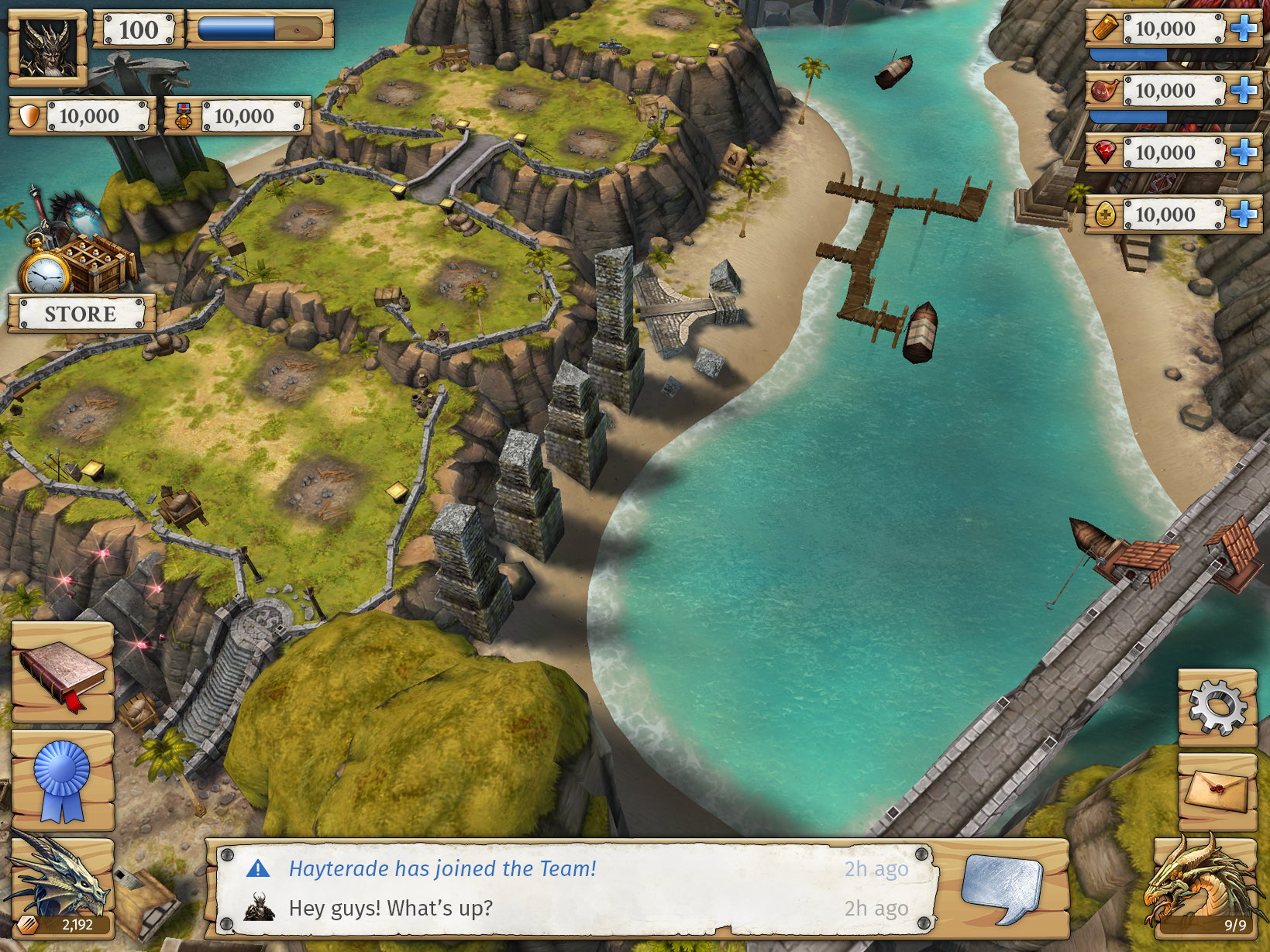The image size is (1270, 952).
Task: Open the blue ribbon achievements
Action: [x=63, y=780]
